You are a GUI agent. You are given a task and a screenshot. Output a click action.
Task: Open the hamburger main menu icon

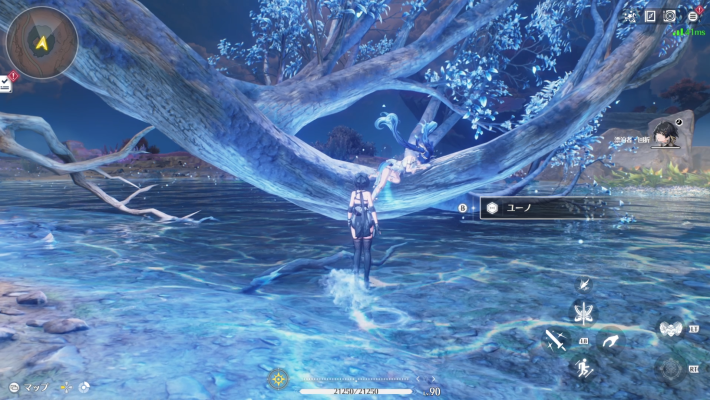(692, 16)
